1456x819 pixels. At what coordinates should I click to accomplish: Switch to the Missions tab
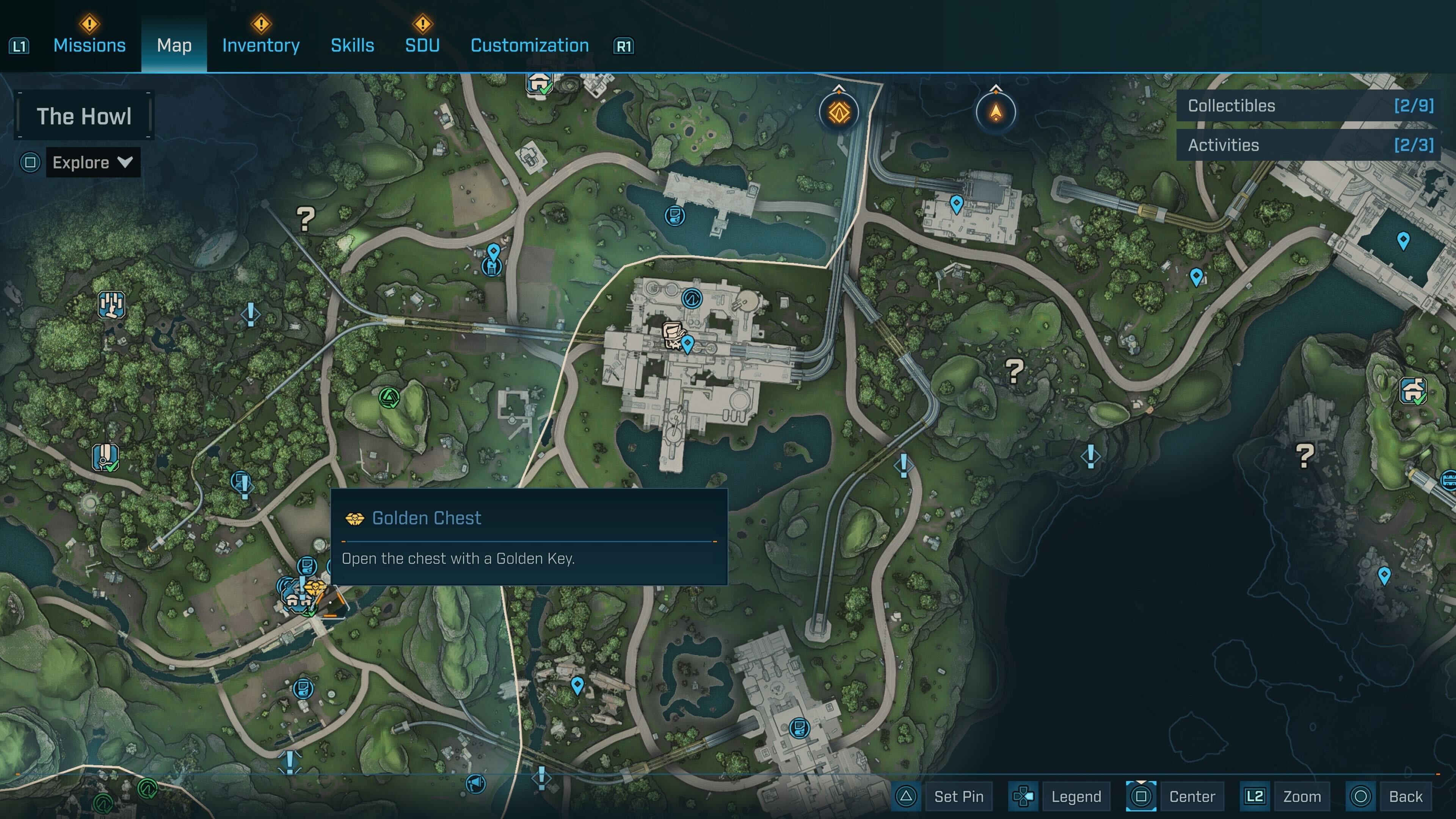(89, 45)
